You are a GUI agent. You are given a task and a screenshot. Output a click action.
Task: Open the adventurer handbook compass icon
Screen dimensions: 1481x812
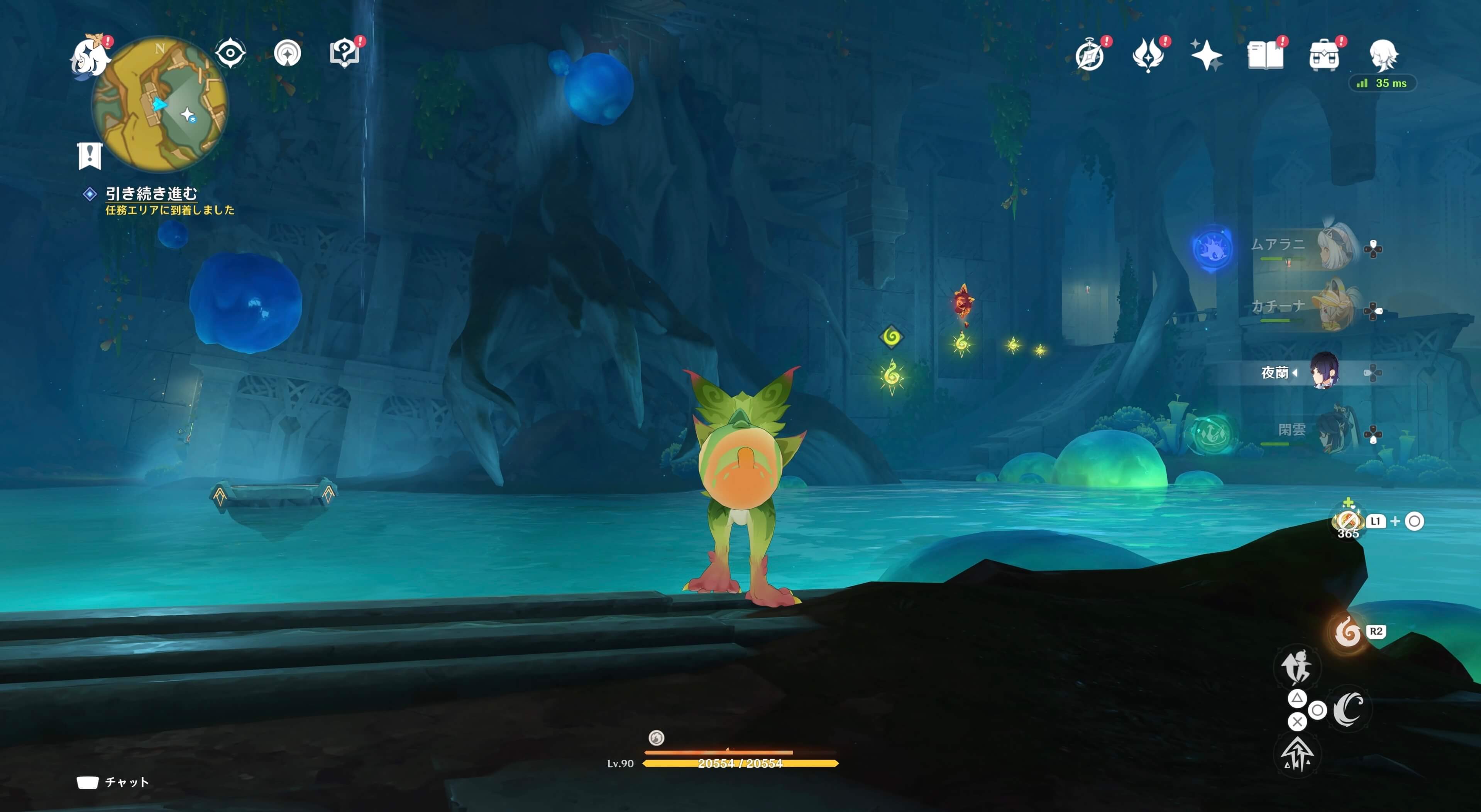(1090, 56)
